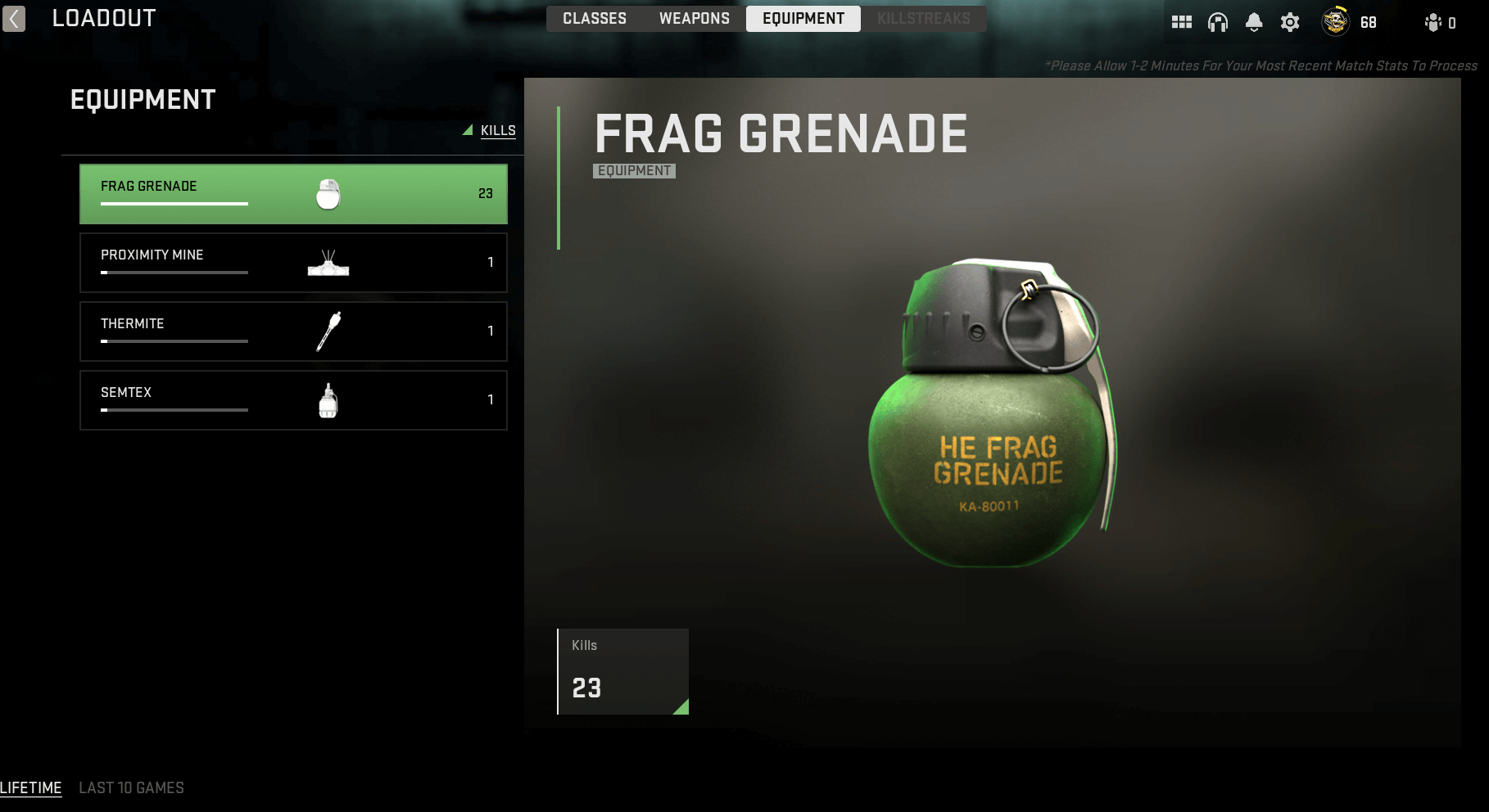Screen dimensions: 1489x812
Task: Switch to the CLASSES tab
Action: [x=594, y=18]
